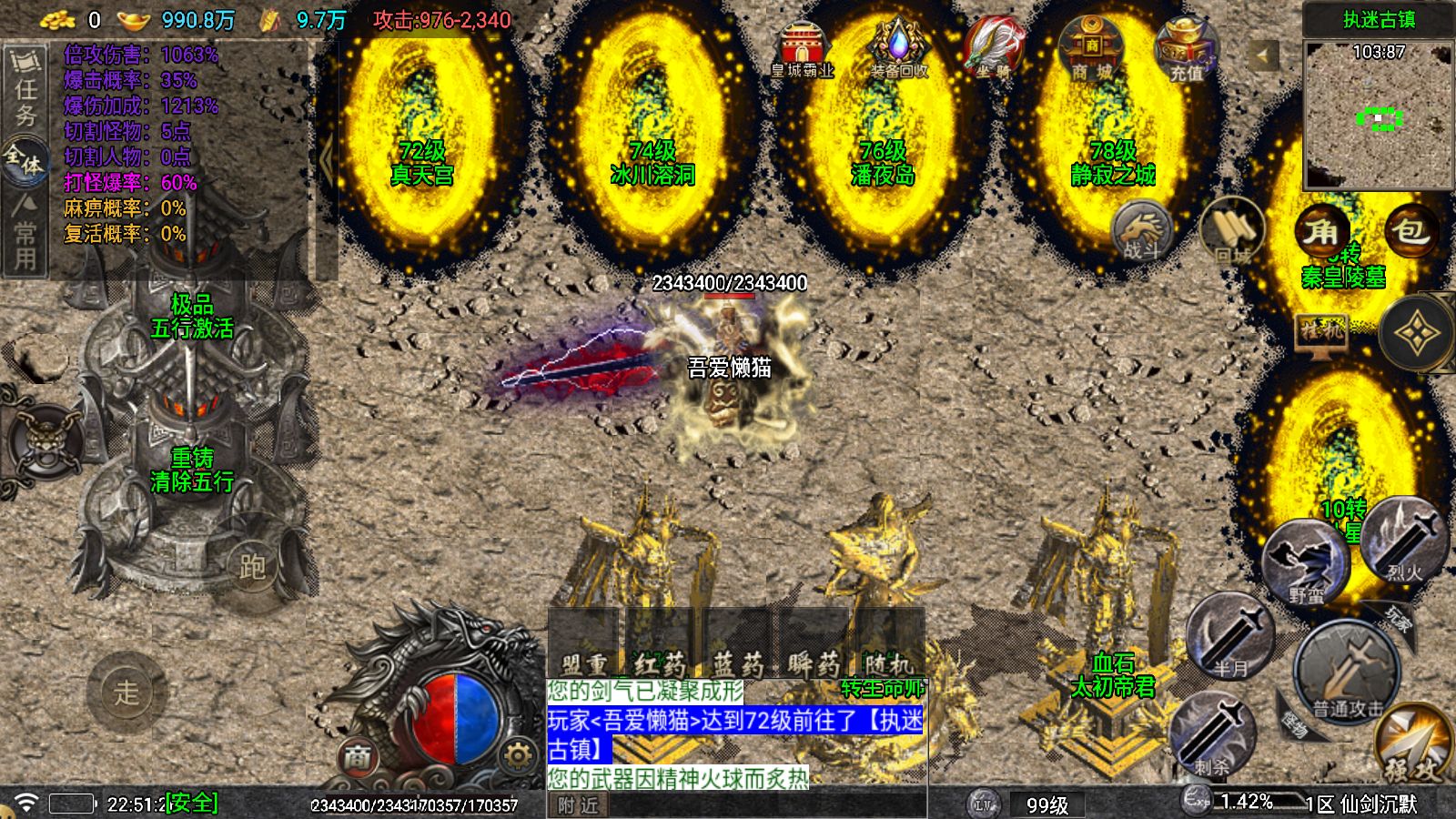The height and width of the screenshot is (819, 1456).
Task: Switch the [安全] attack mode
Action: tap(191, 801)
